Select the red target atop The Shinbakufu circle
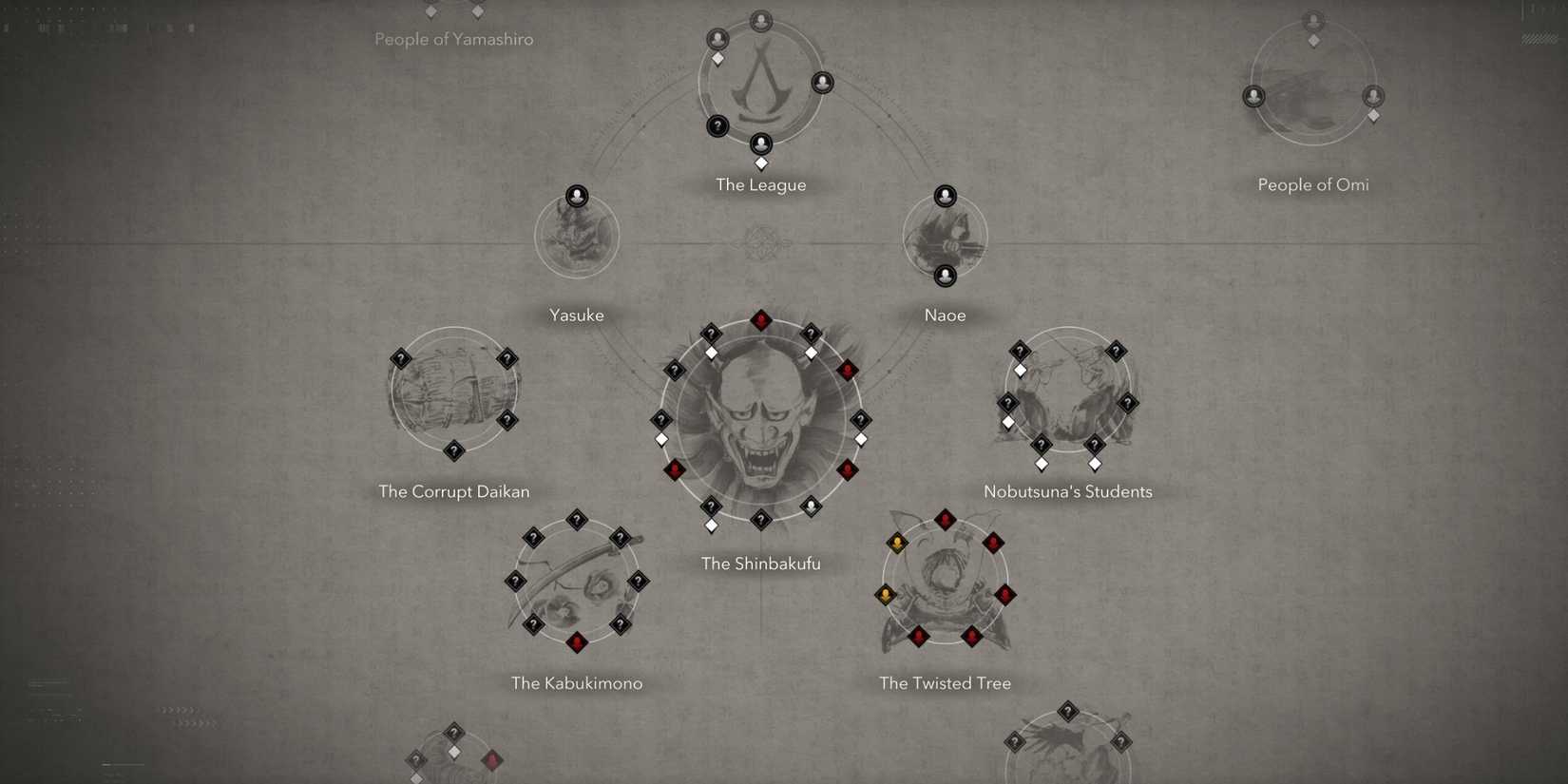The height and width of the screenshot is (784, 1568). point(761,320)
